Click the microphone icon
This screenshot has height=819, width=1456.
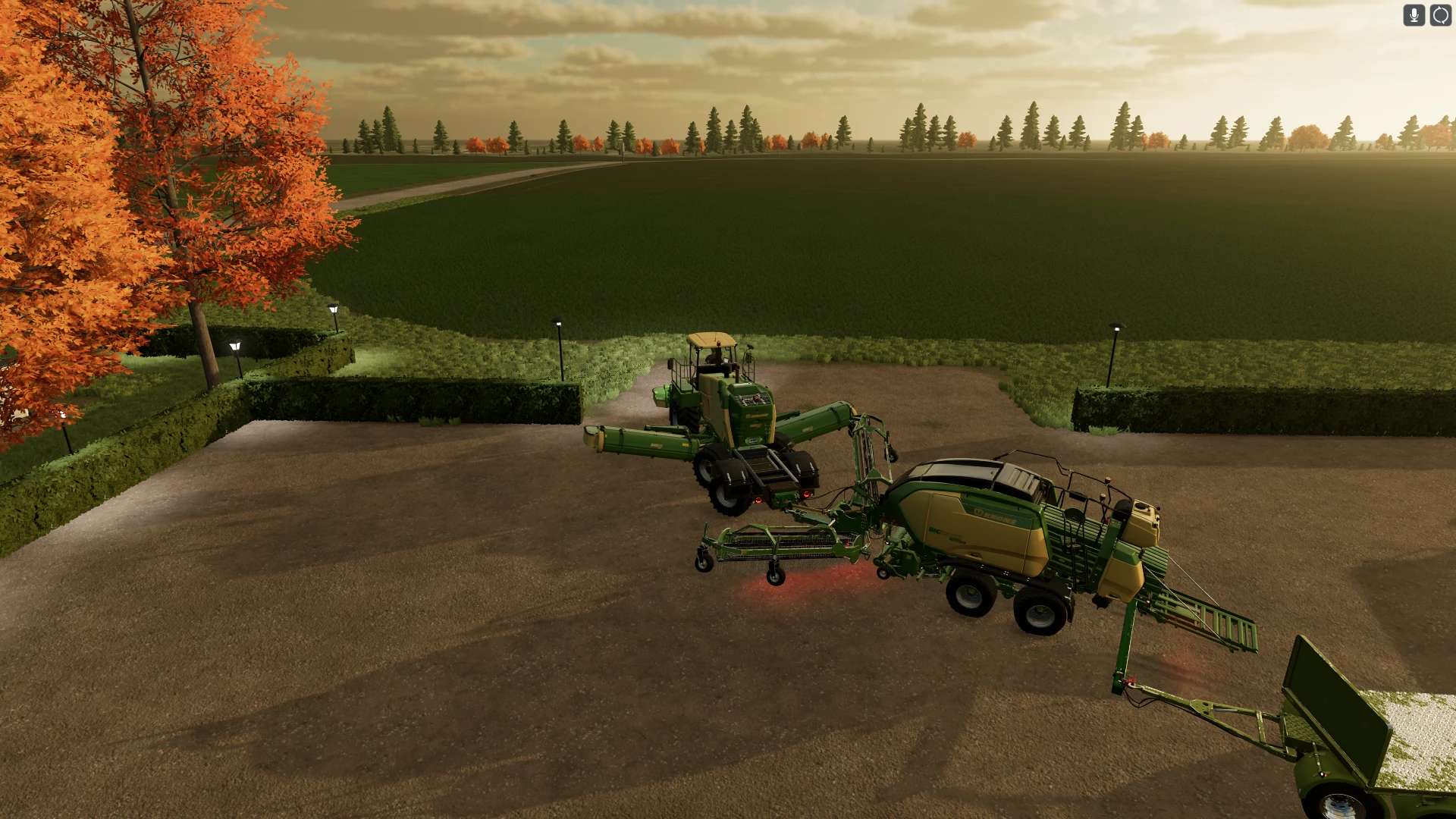click(1414, 15)
